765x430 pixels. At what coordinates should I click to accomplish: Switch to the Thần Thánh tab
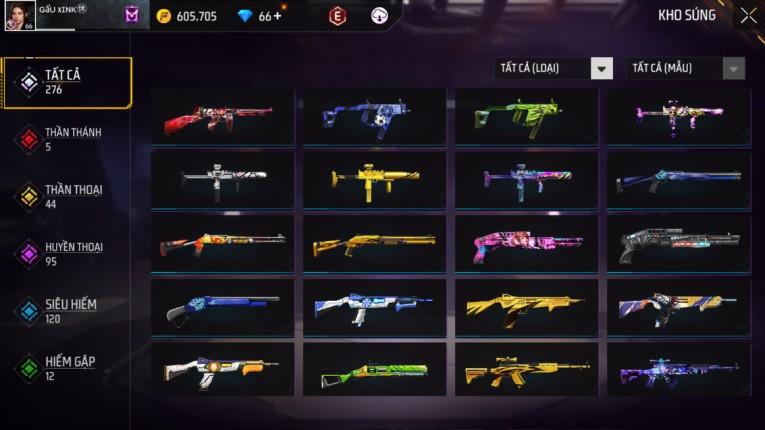70,139
